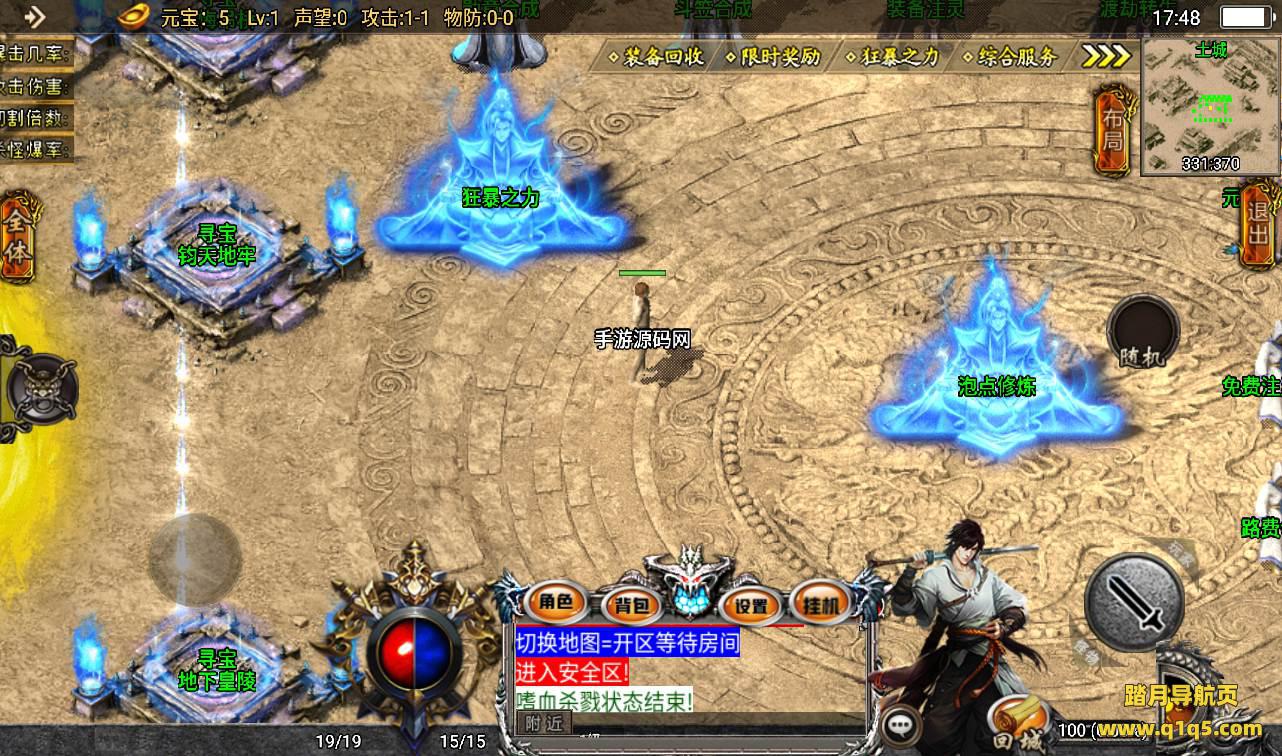Use the 回城 return-to-town scroll
Viewport: 1282px width, 756px height.
(x=1018, y=726)
